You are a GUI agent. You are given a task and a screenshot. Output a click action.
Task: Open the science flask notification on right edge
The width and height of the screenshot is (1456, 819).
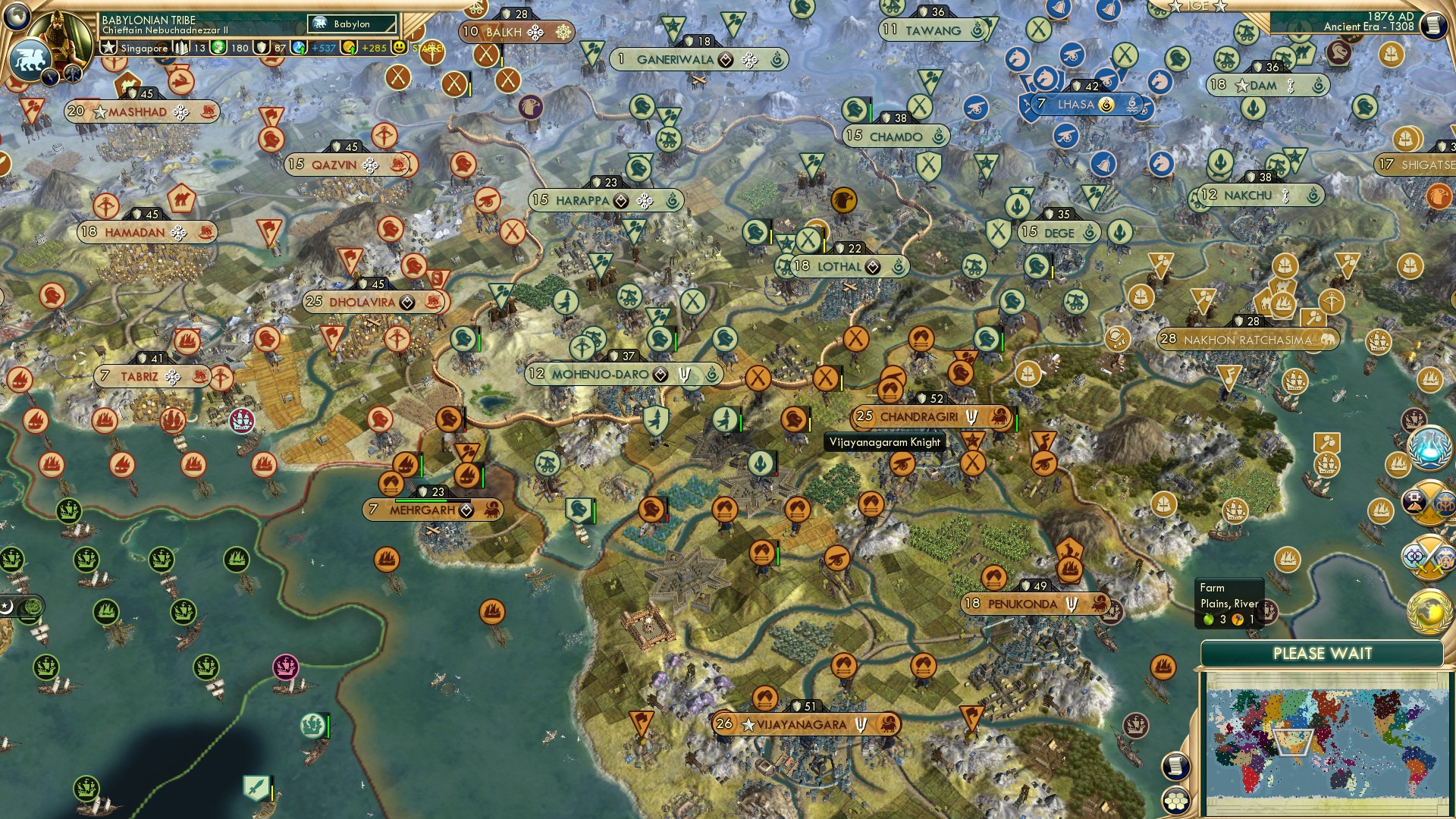click(1429, 447)
